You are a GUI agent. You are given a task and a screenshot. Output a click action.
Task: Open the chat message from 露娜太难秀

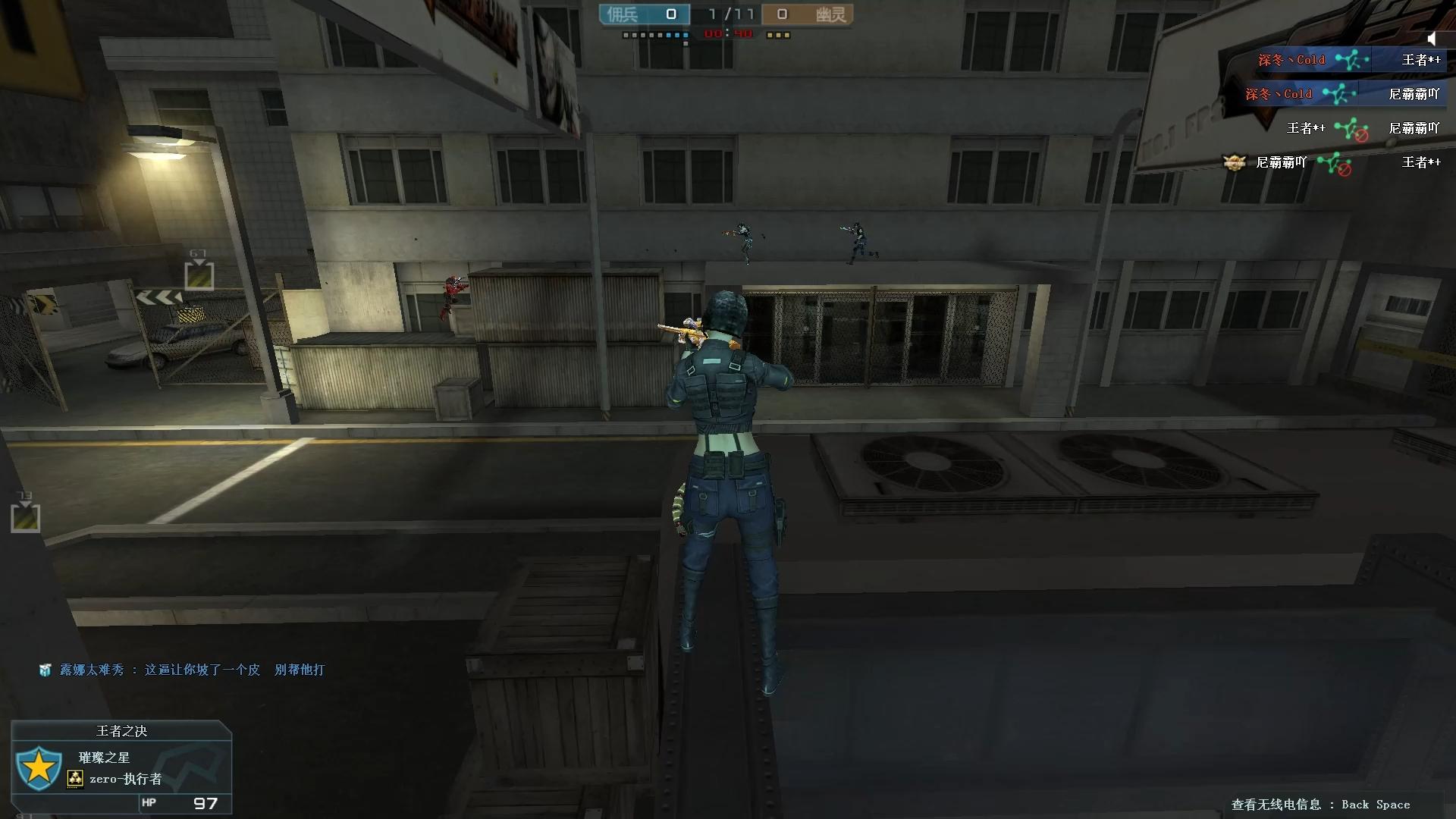192,670
